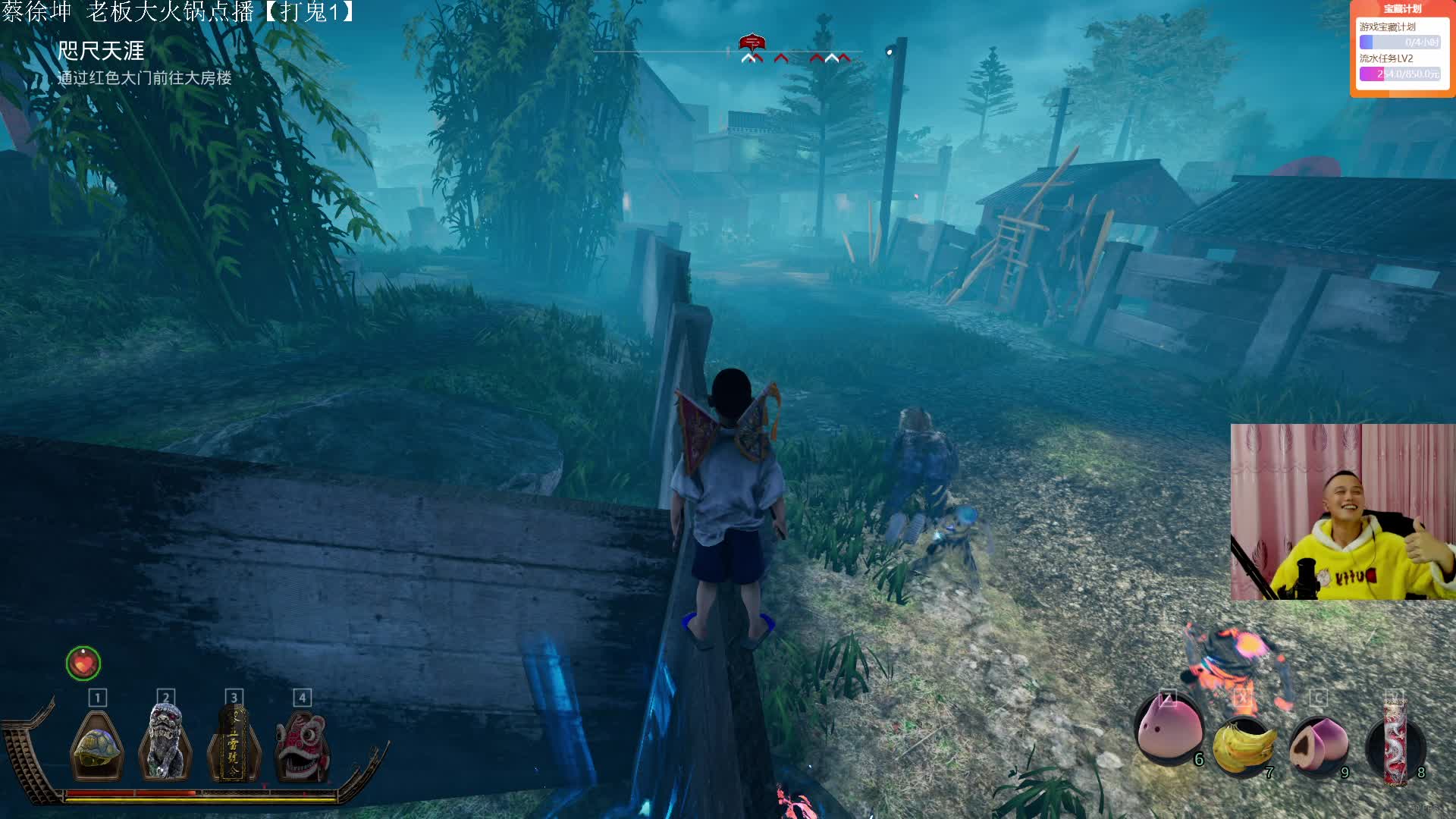The width and height of the screenshot is (1456, 819).
Task: Use the pink rabbit bun item
Action: [1169, 730]
